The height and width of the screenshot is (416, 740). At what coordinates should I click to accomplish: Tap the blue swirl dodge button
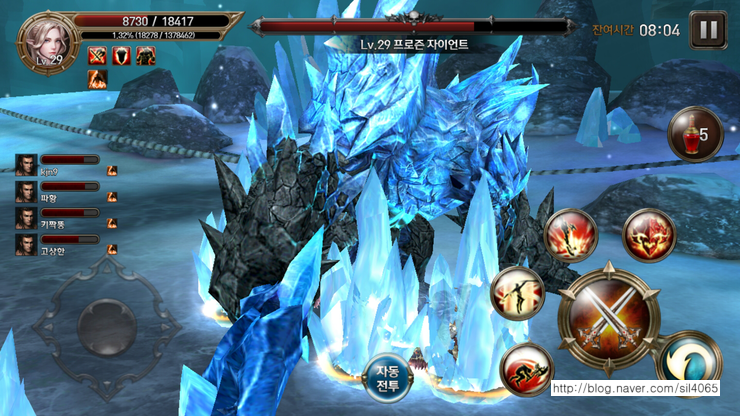point(692,360)
